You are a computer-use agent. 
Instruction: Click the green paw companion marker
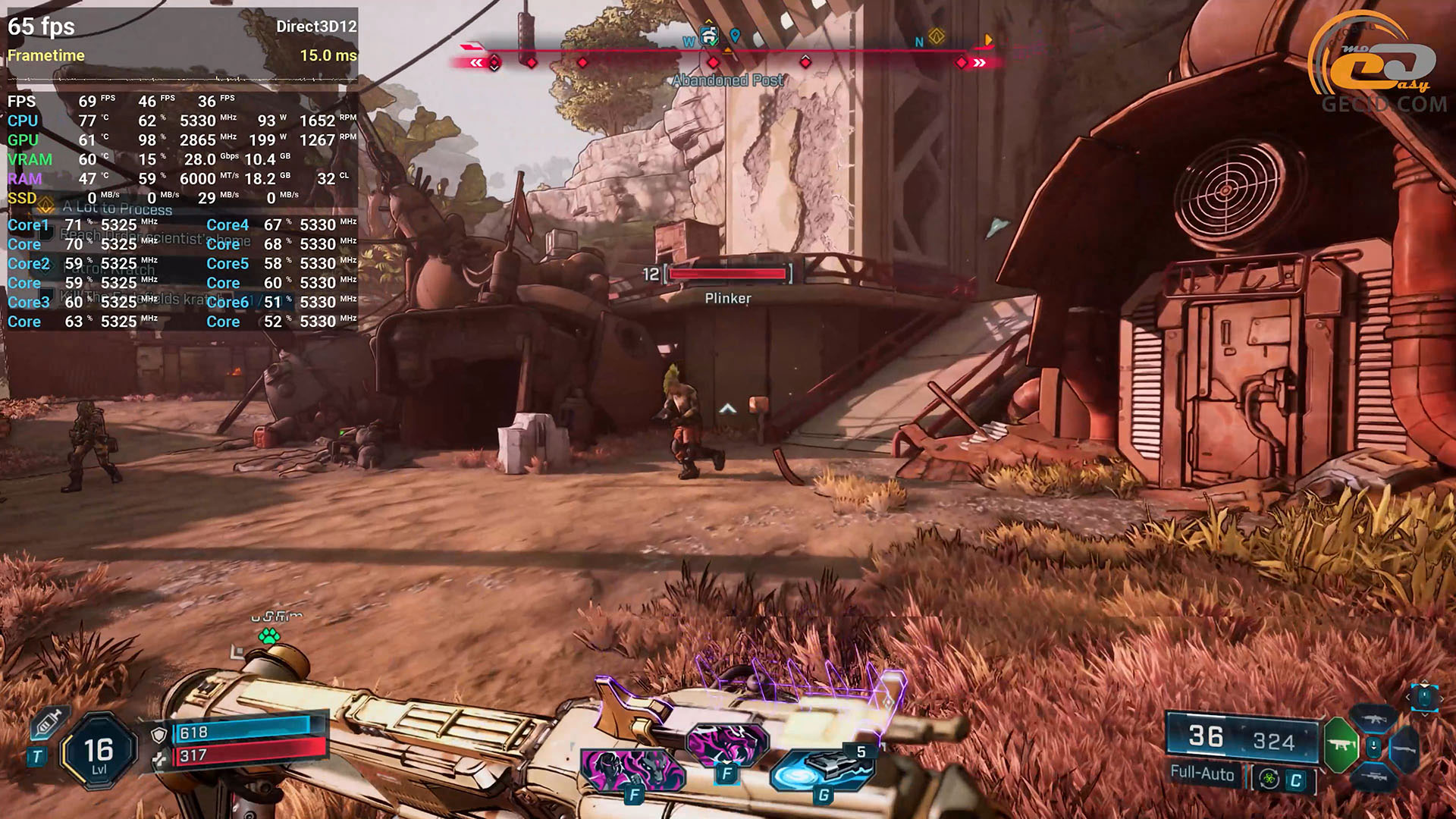click(269, 636)
